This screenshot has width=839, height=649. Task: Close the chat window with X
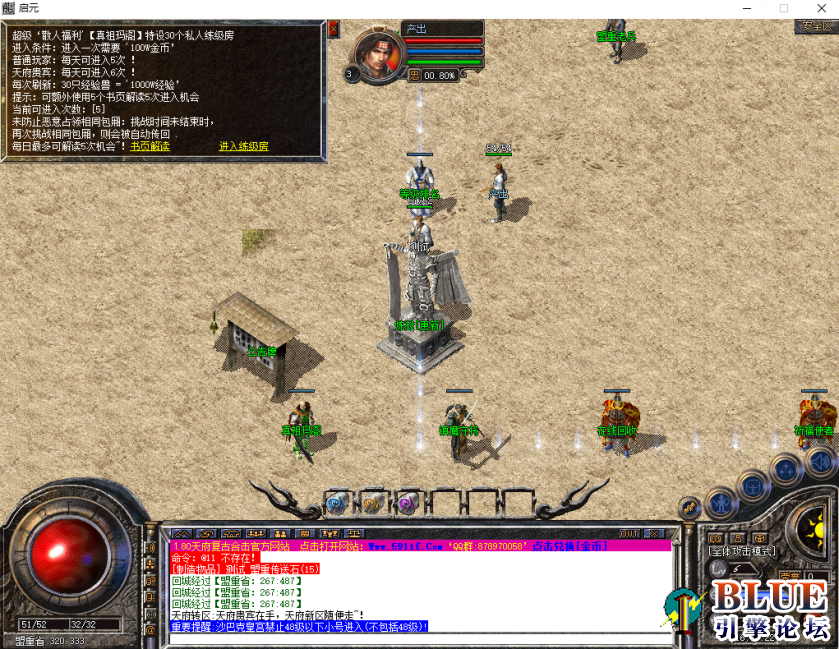(655, 534)
